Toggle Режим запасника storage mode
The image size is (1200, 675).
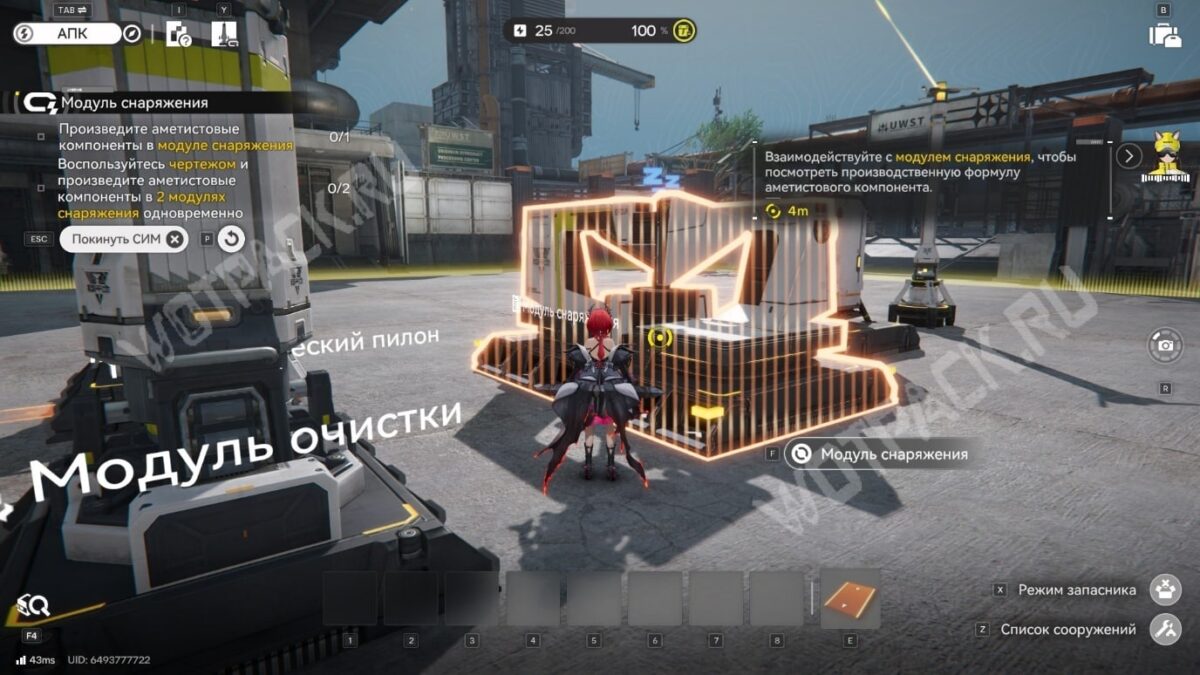point(1165,590)
